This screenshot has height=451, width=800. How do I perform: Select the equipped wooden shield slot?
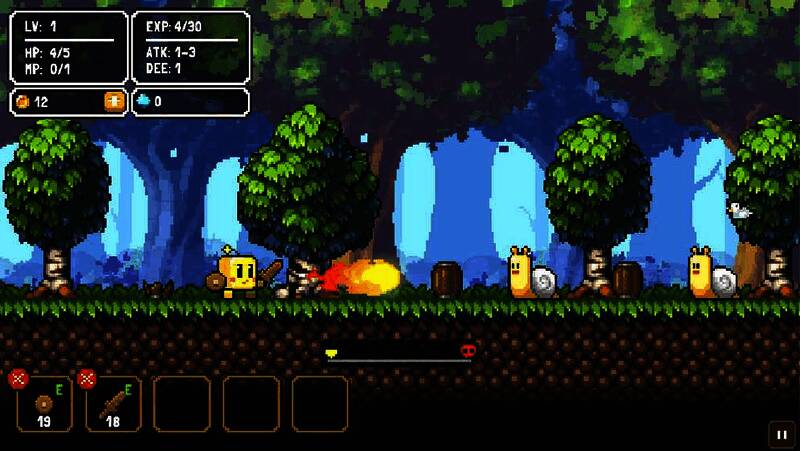click(45, 405)
